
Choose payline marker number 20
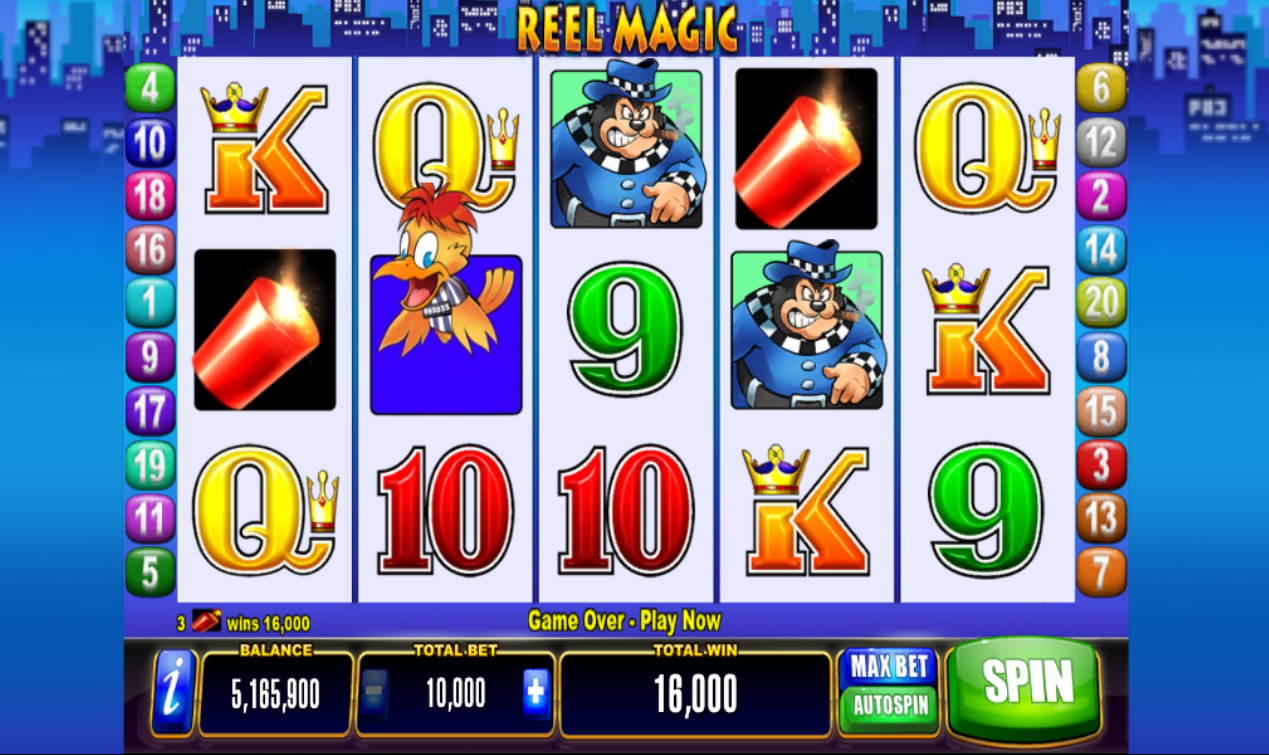coord(1101,303)
